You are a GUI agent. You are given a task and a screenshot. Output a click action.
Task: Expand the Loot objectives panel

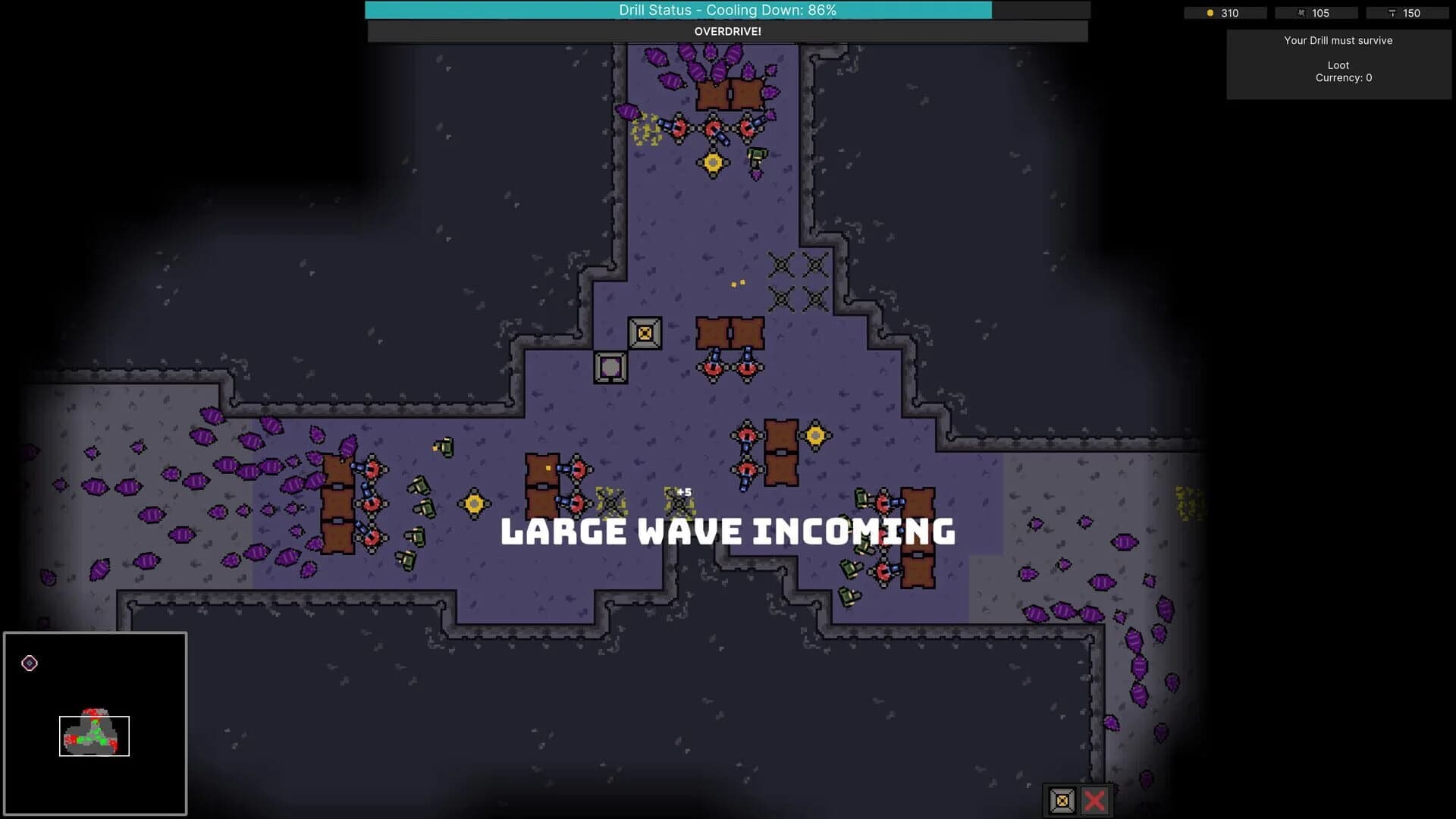pyautogui.click(x=1338, y=65)
